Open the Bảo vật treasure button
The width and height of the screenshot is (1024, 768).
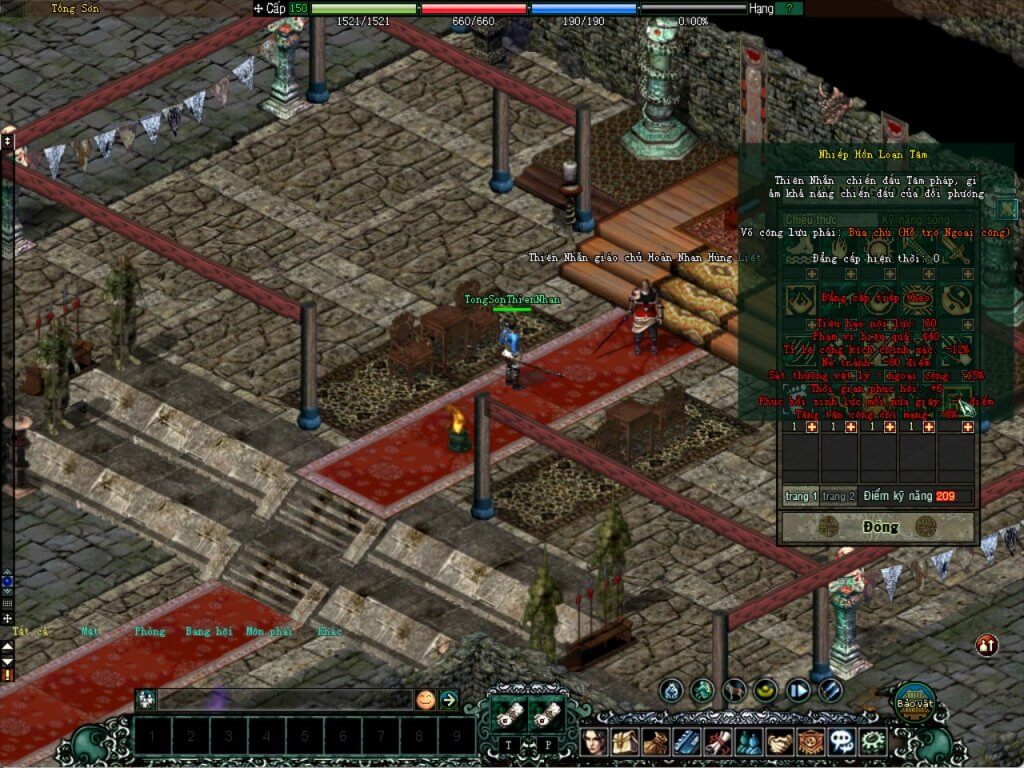[x=914, y=701]
